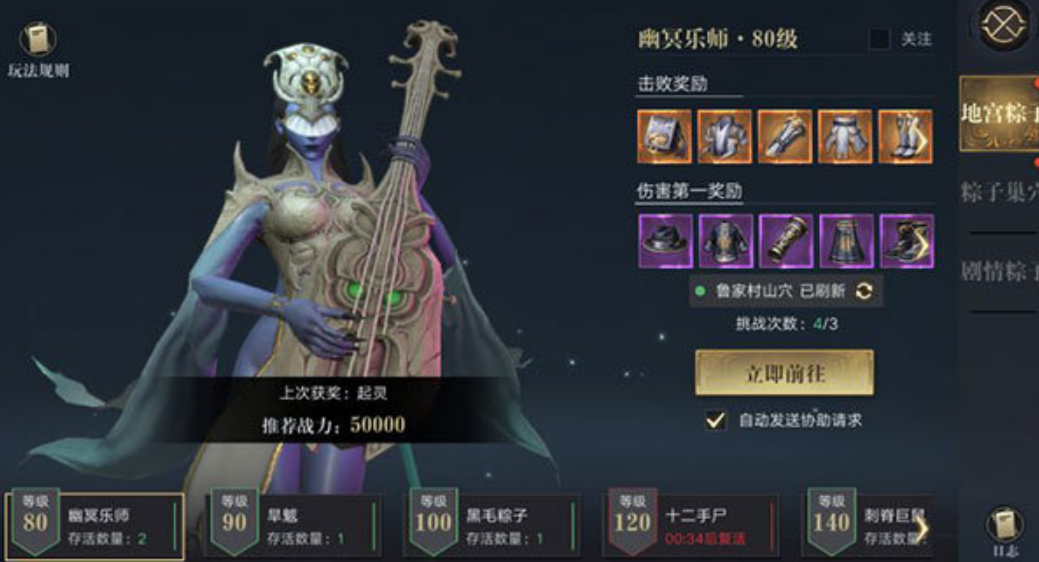View the orange bag defeat reward
The height and width of the screenshot is (562, 1039).
point(665,136)
